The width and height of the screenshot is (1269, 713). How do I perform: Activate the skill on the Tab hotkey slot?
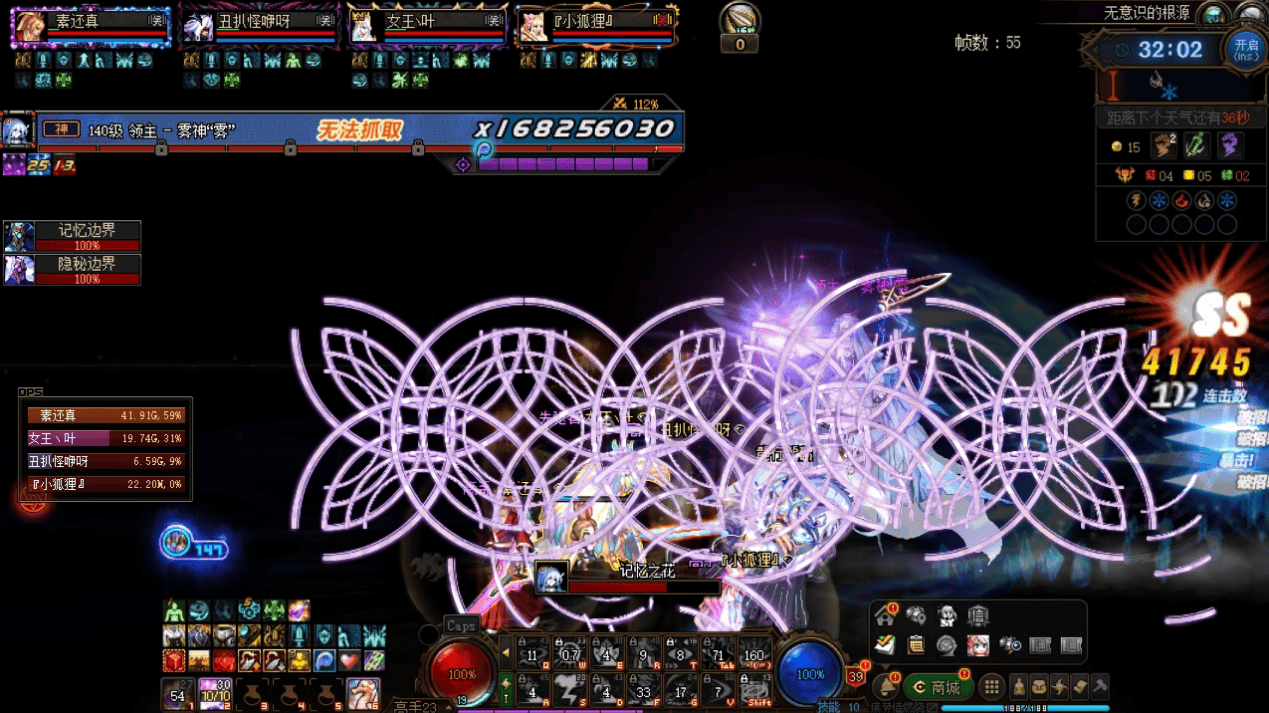tap(717, 654)
